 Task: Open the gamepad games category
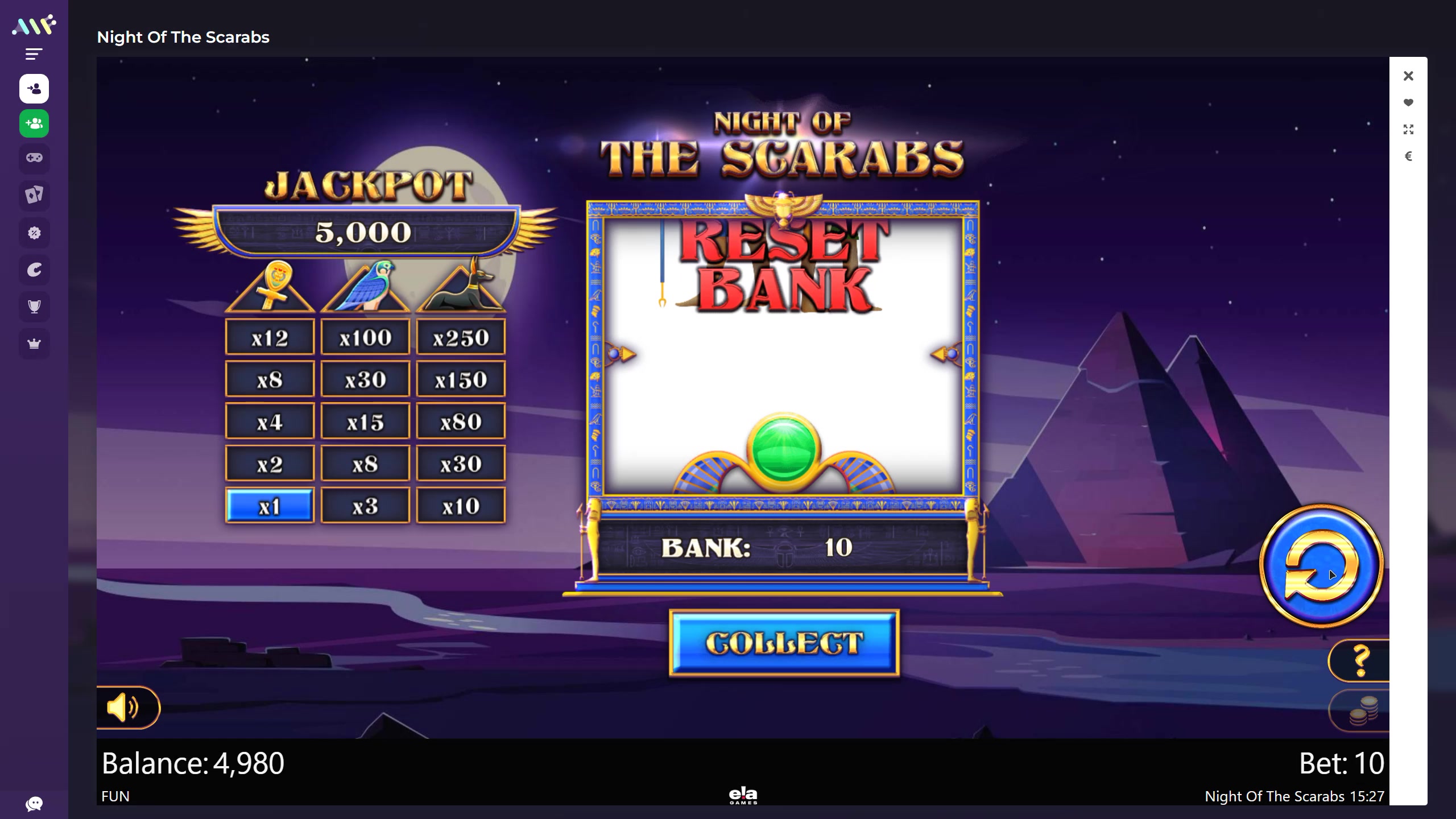[34, 158]
